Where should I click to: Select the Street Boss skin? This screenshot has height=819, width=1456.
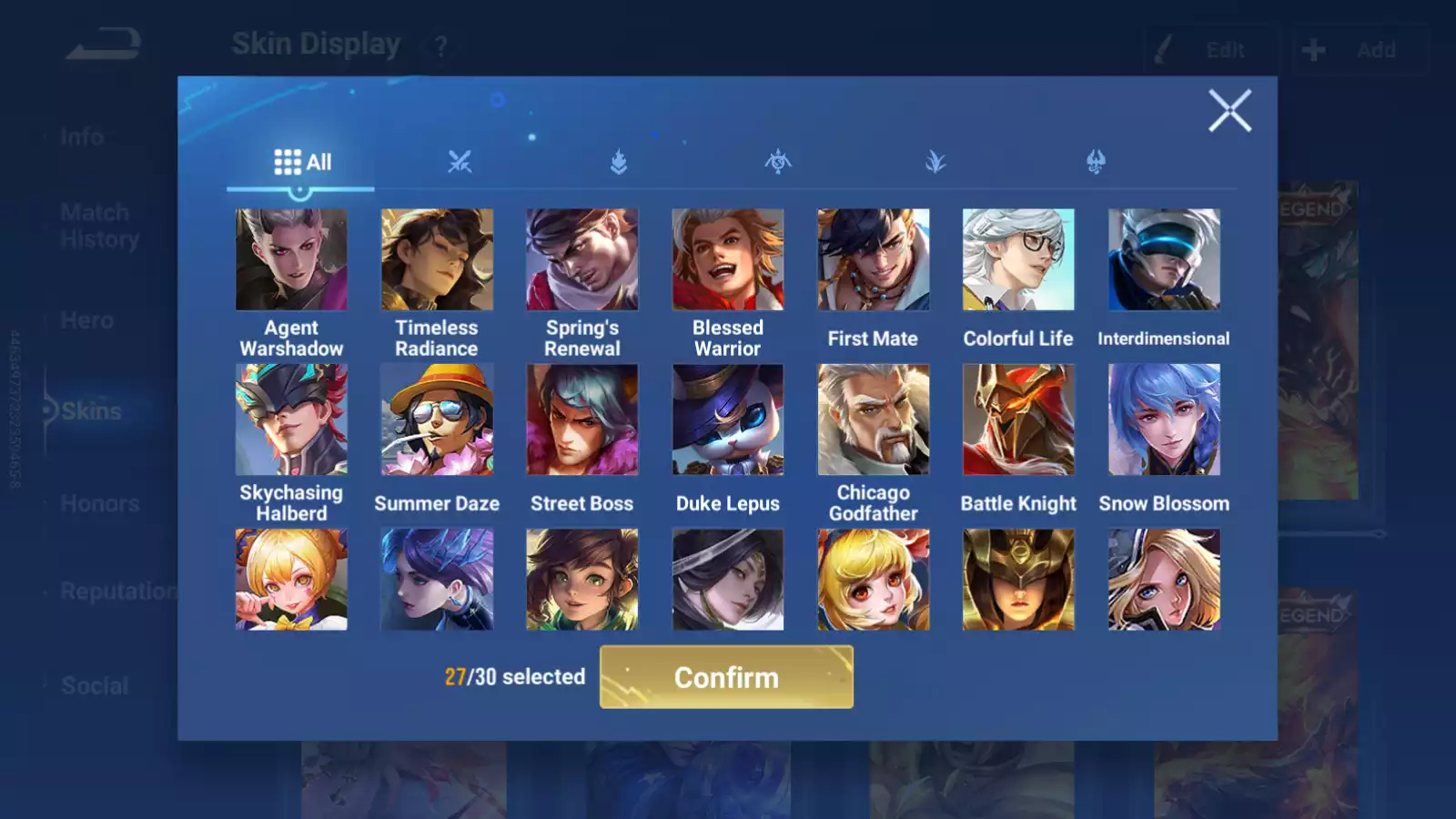582,420
